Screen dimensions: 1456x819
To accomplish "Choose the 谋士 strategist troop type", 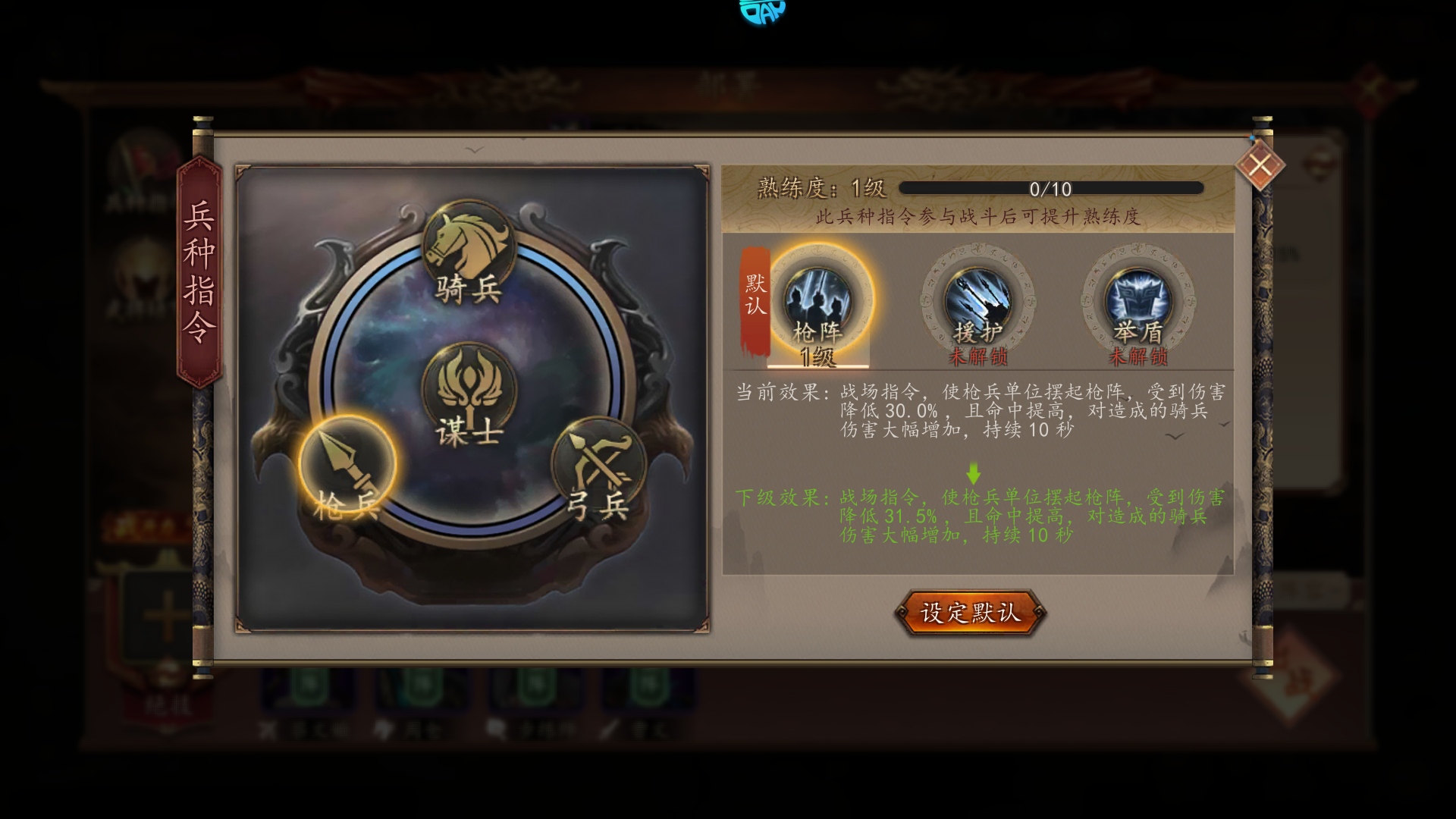I will 469,394.
